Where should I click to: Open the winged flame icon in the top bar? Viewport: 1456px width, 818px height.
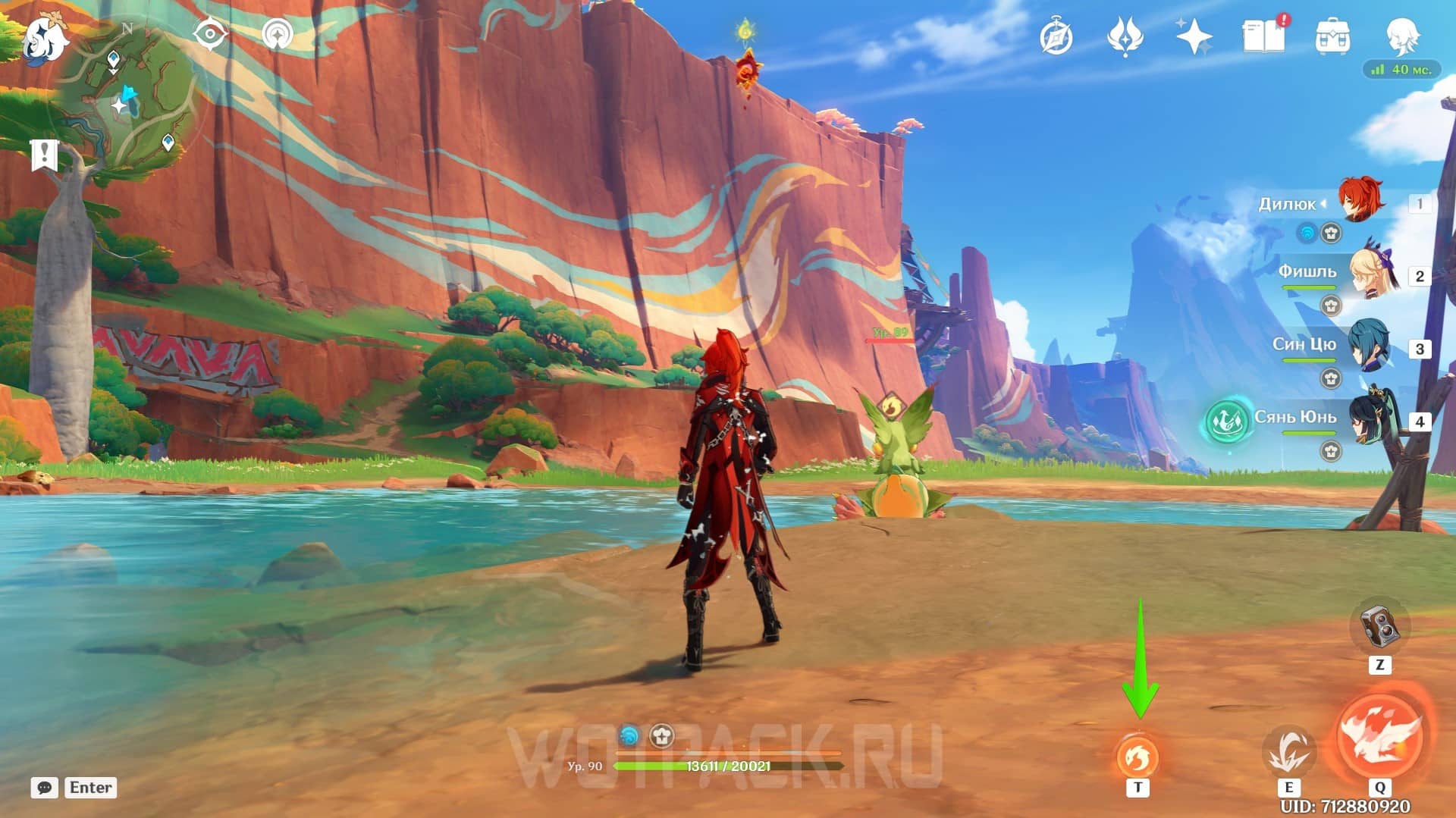click(x=1125, y=37)
